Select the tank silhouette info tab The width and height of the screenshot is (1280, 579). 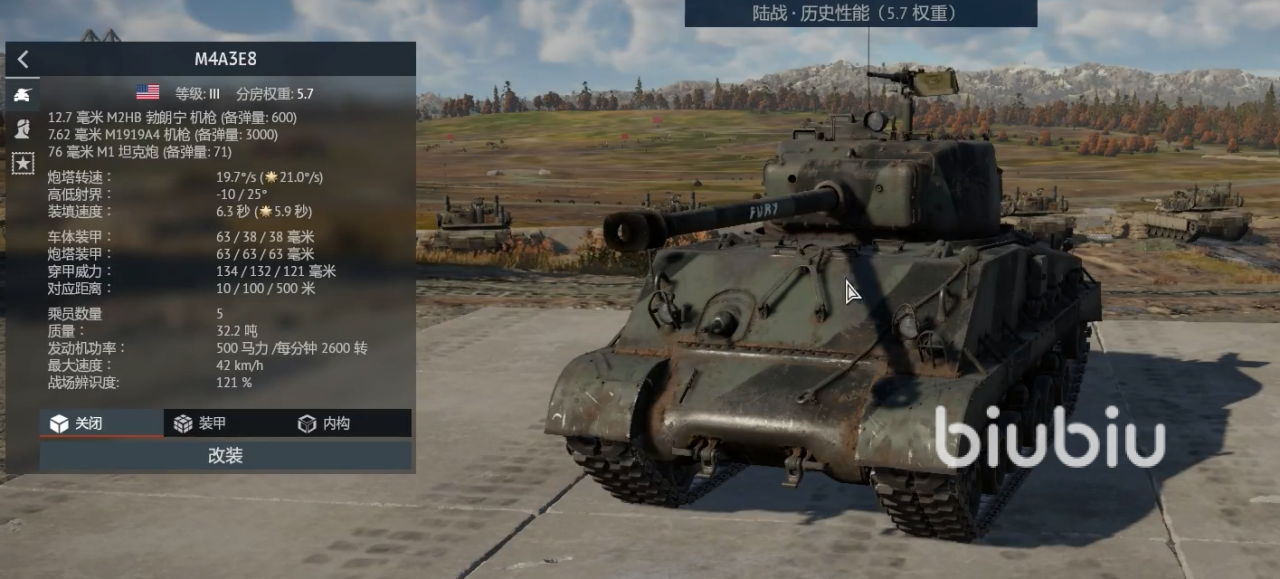(x=22, y=94)
